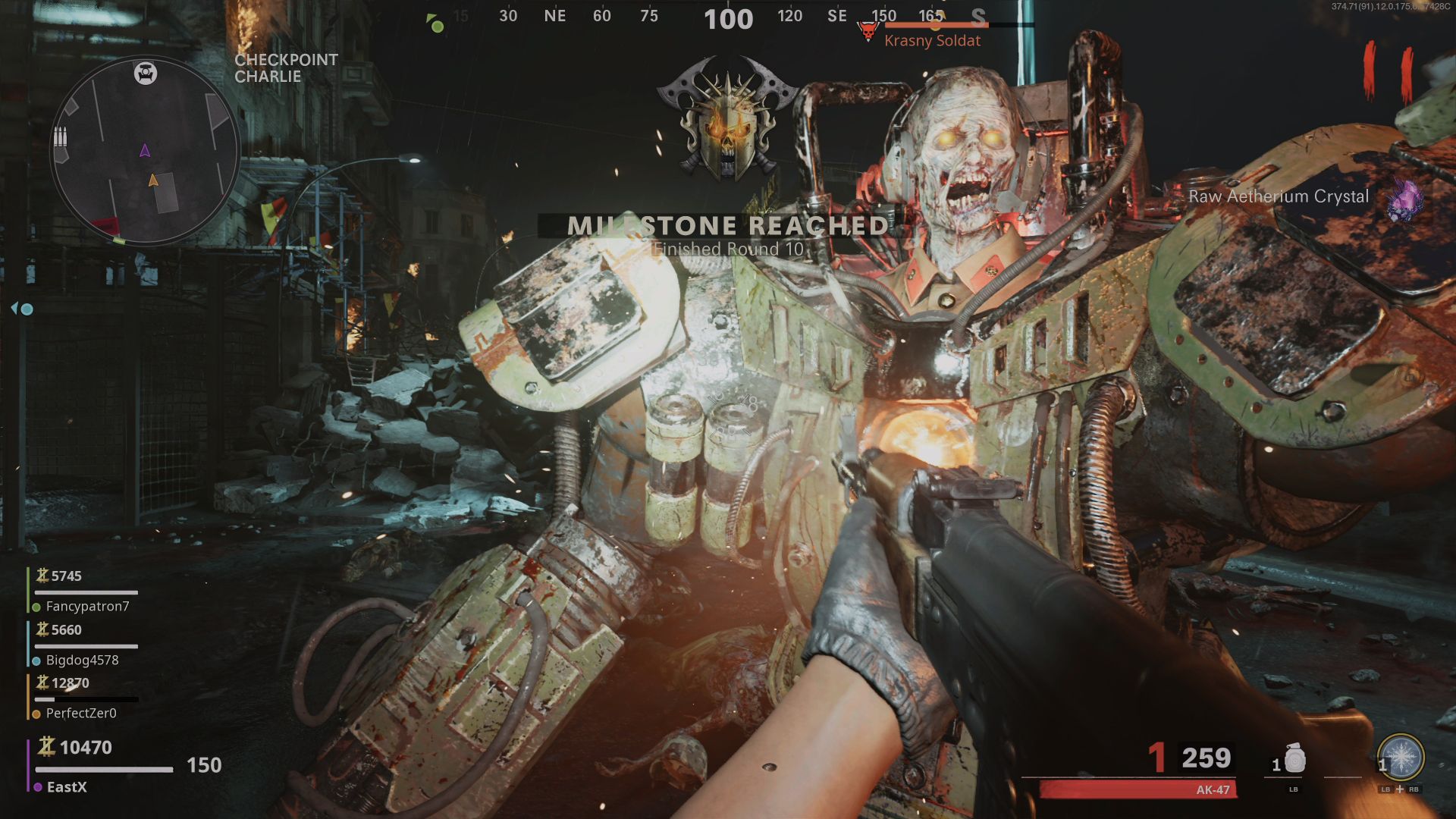
Task: Click the skull objective marker on minimap
Action: (146, 73)
